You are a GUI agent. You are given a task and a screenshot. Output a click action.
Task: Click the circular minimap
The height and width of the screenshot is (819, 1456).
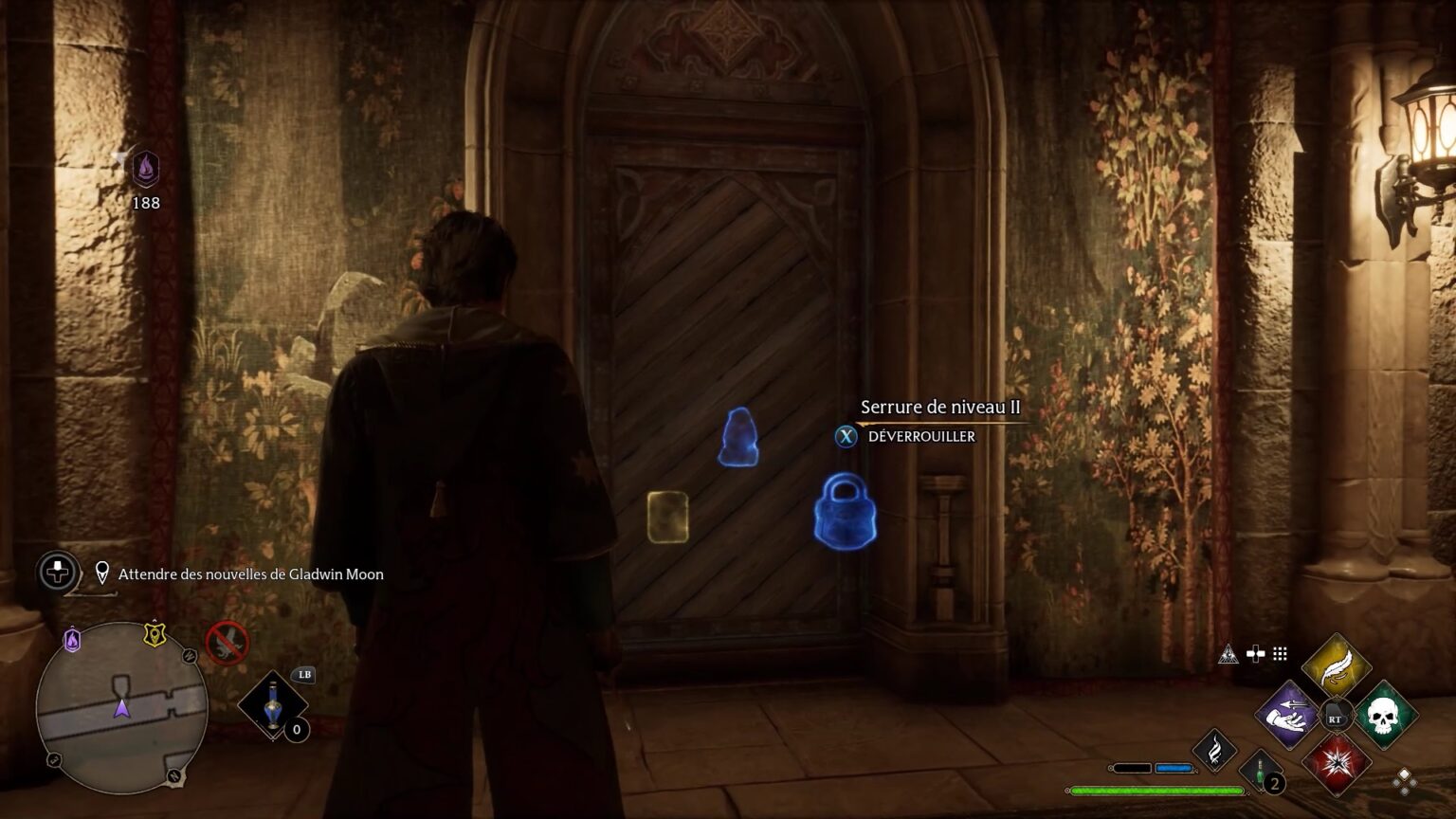121,707
